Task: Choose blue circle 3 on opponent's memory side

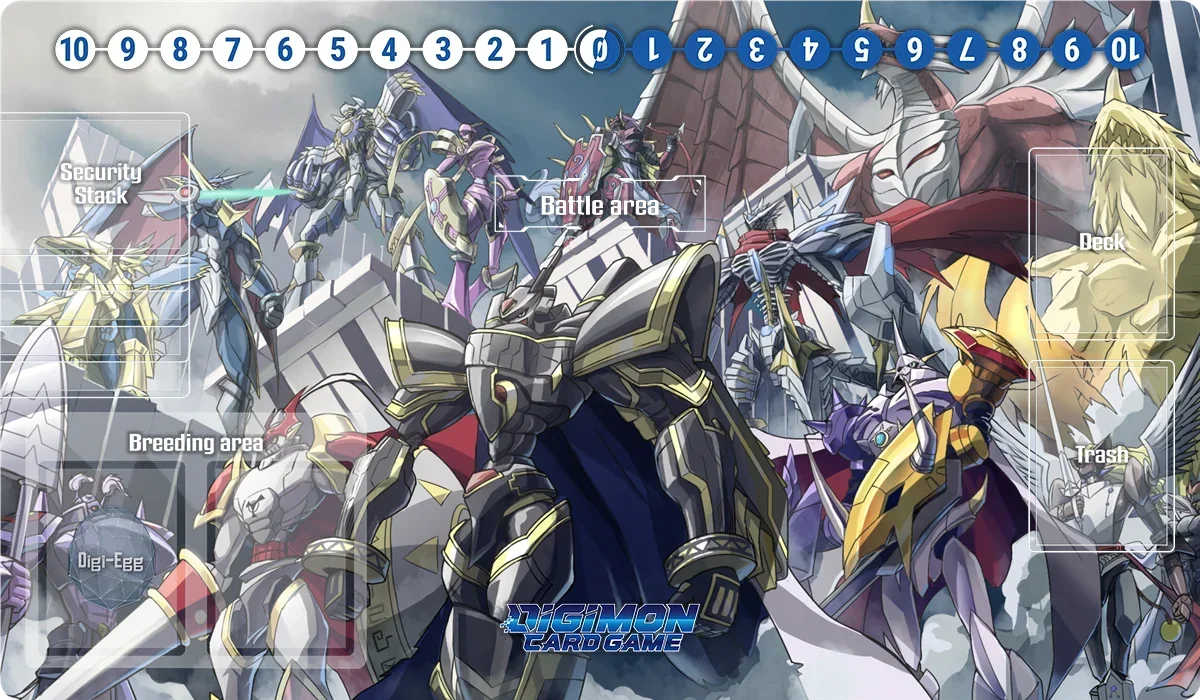Action: [757, 48]
